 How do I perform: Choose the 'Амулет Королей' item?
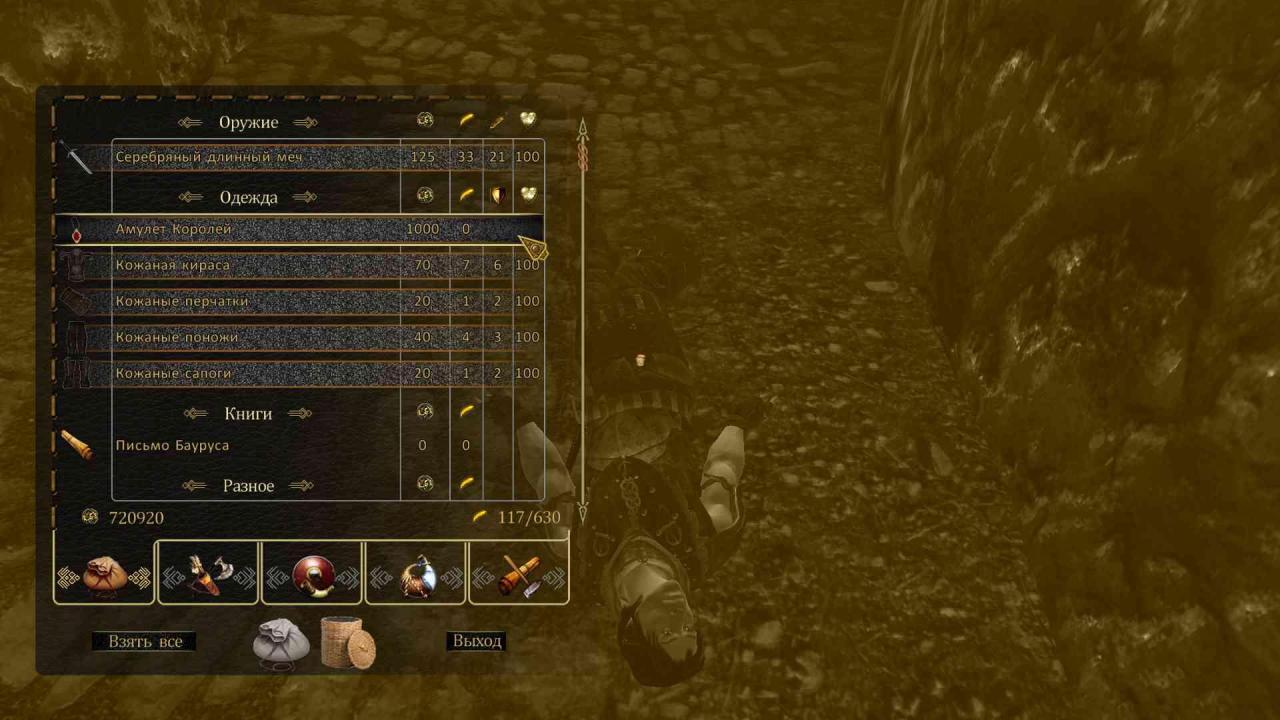coord(173,229)
